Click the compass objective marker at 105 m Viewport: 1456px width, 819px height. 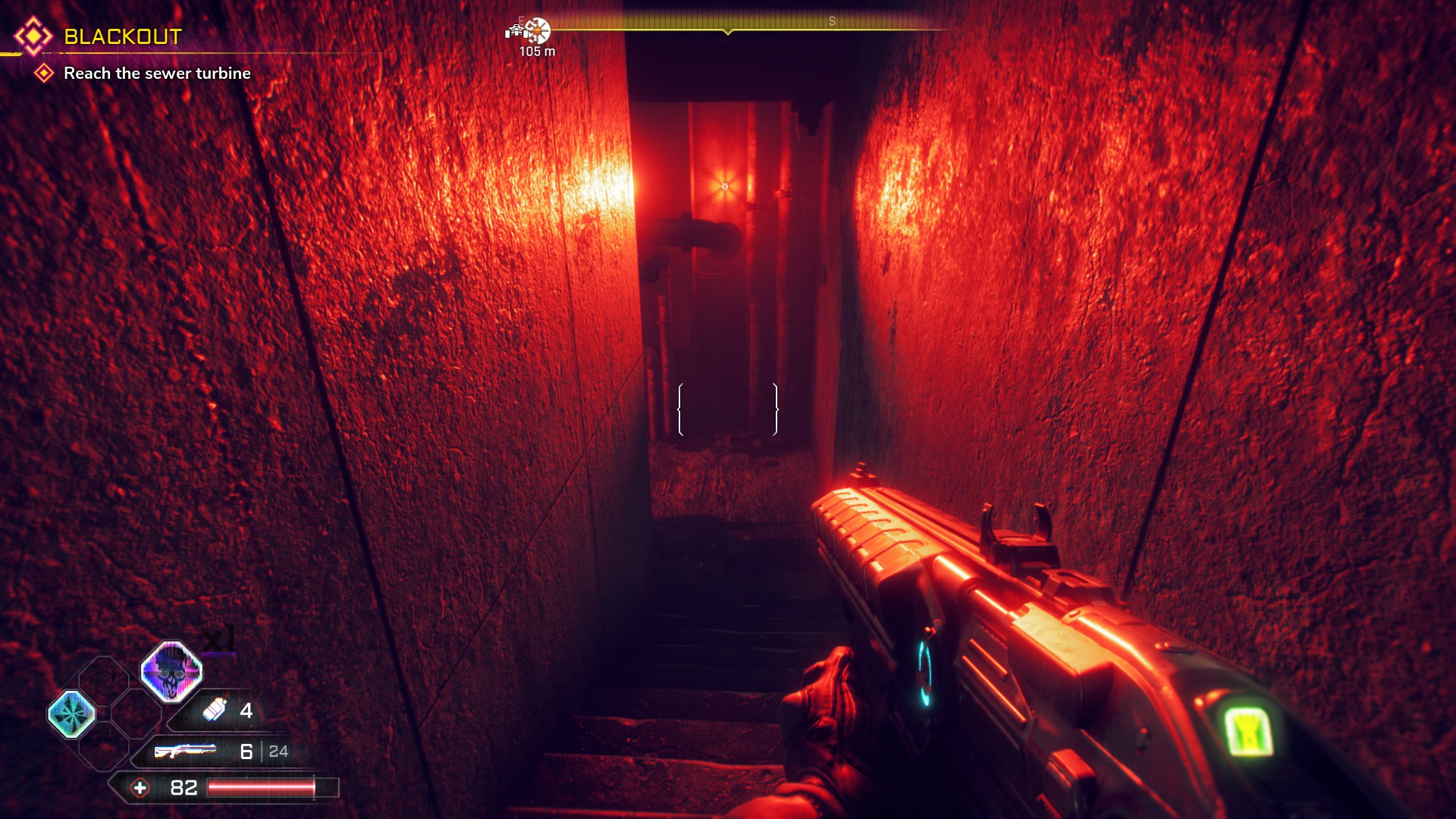pyautogui.click(x=537, y=31)
